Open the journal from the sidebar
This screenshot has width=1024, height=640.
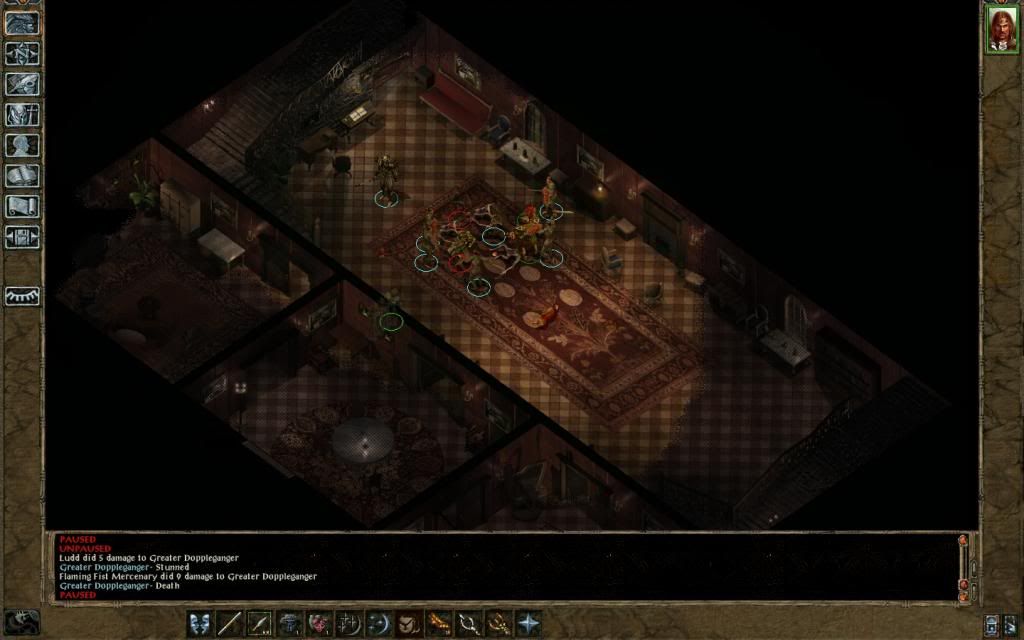click(x=22, y=84)
